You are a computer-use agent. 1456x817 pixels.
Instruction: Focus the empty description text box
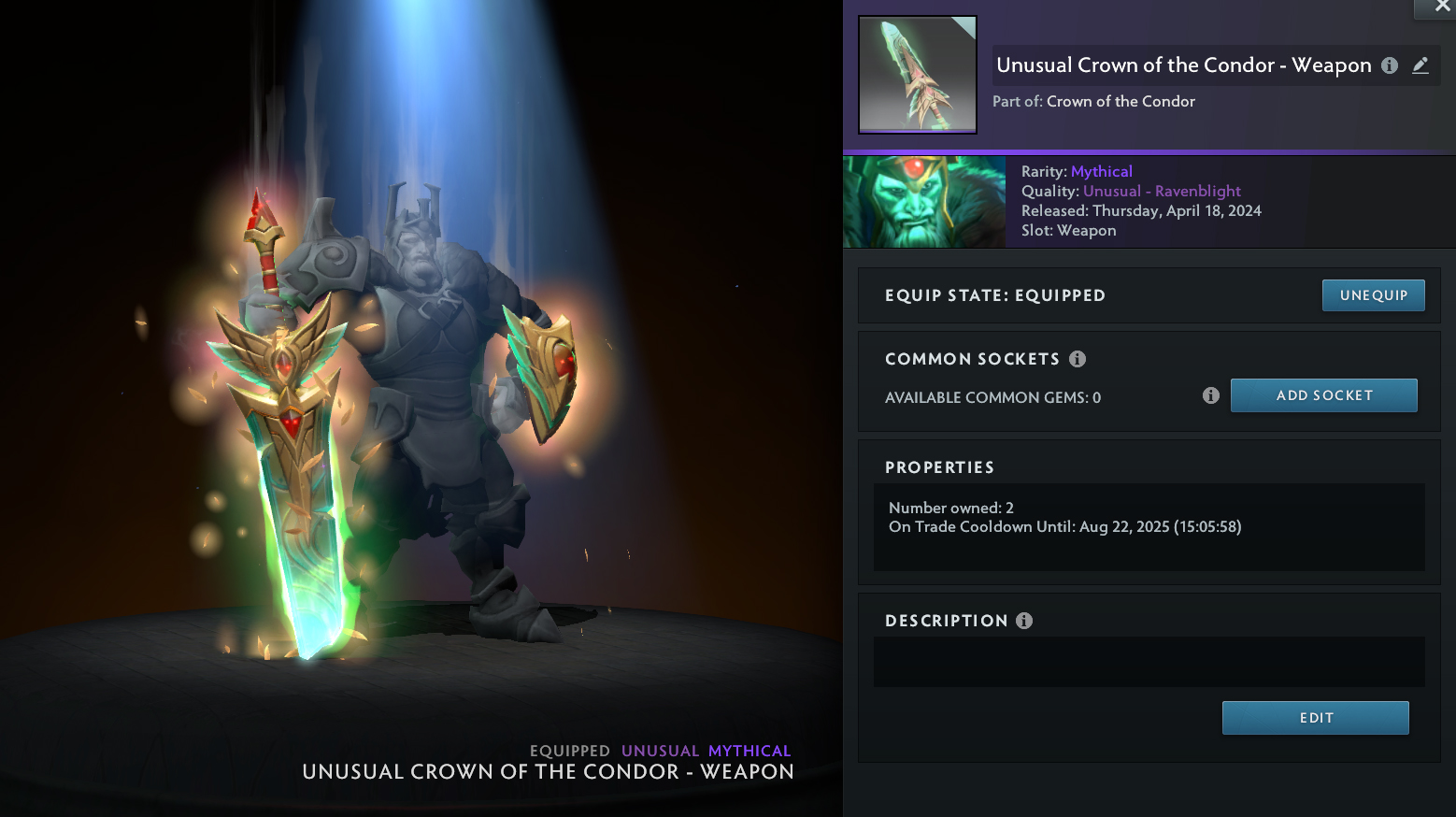point(1149,662)
